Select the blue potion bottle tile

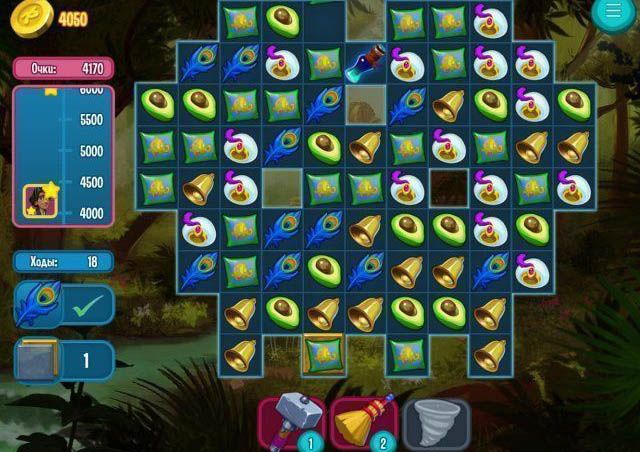pyautogui.click(x=365, y=63)
